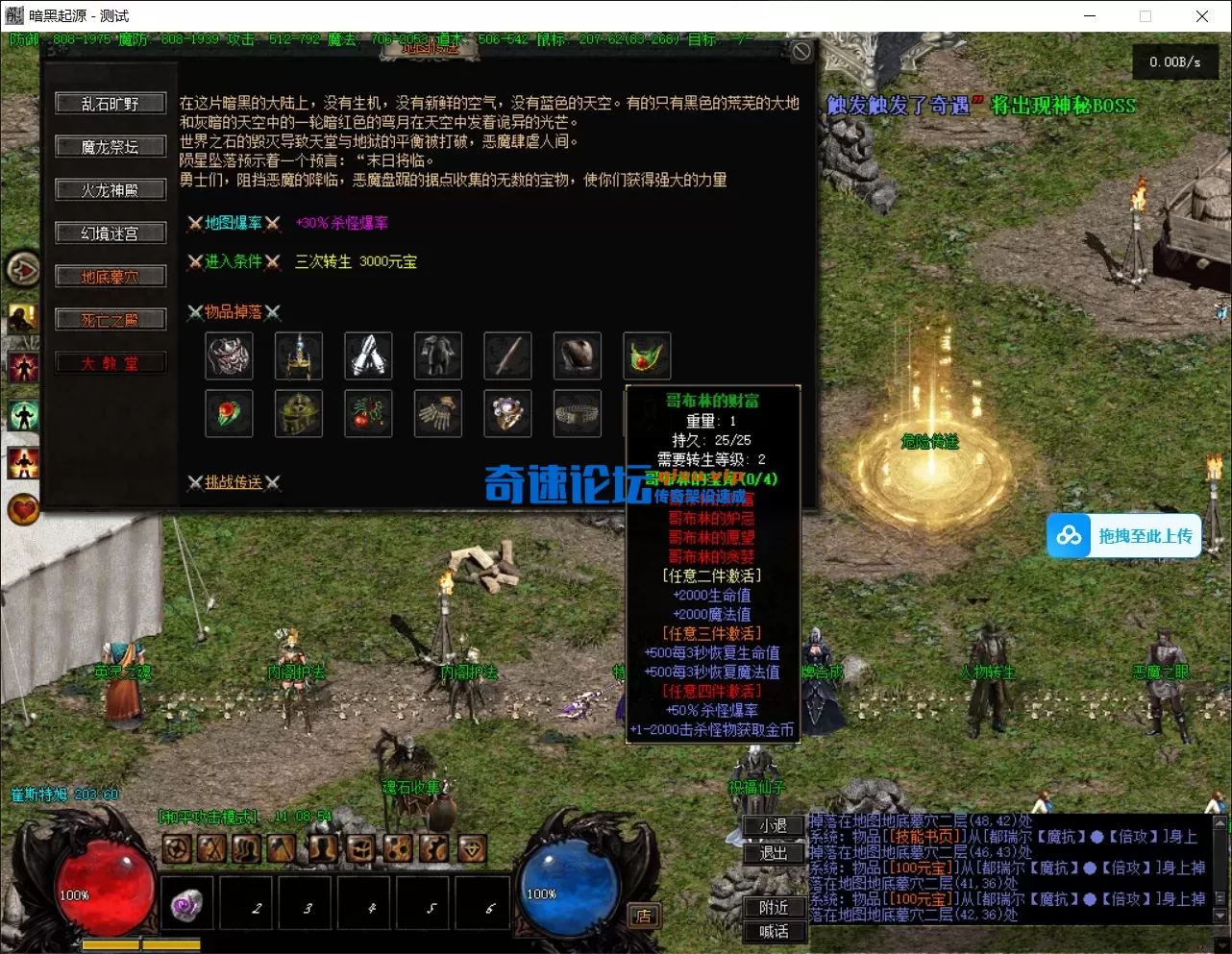
Task: Open the 魔龙祭坛 map tab
Action: (111, 146)
